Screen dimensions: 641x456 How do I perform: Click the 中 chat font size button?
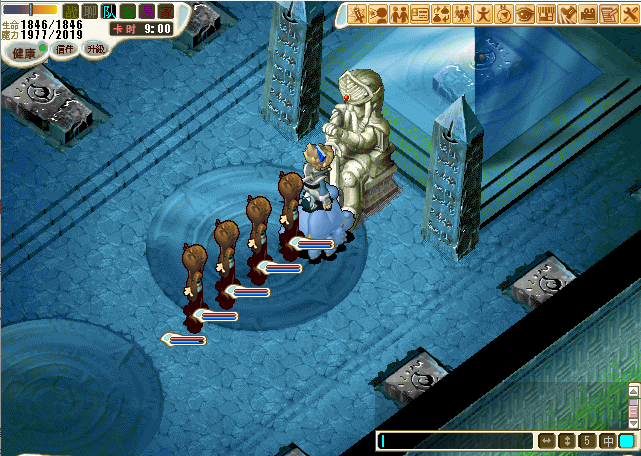(607, 441)
